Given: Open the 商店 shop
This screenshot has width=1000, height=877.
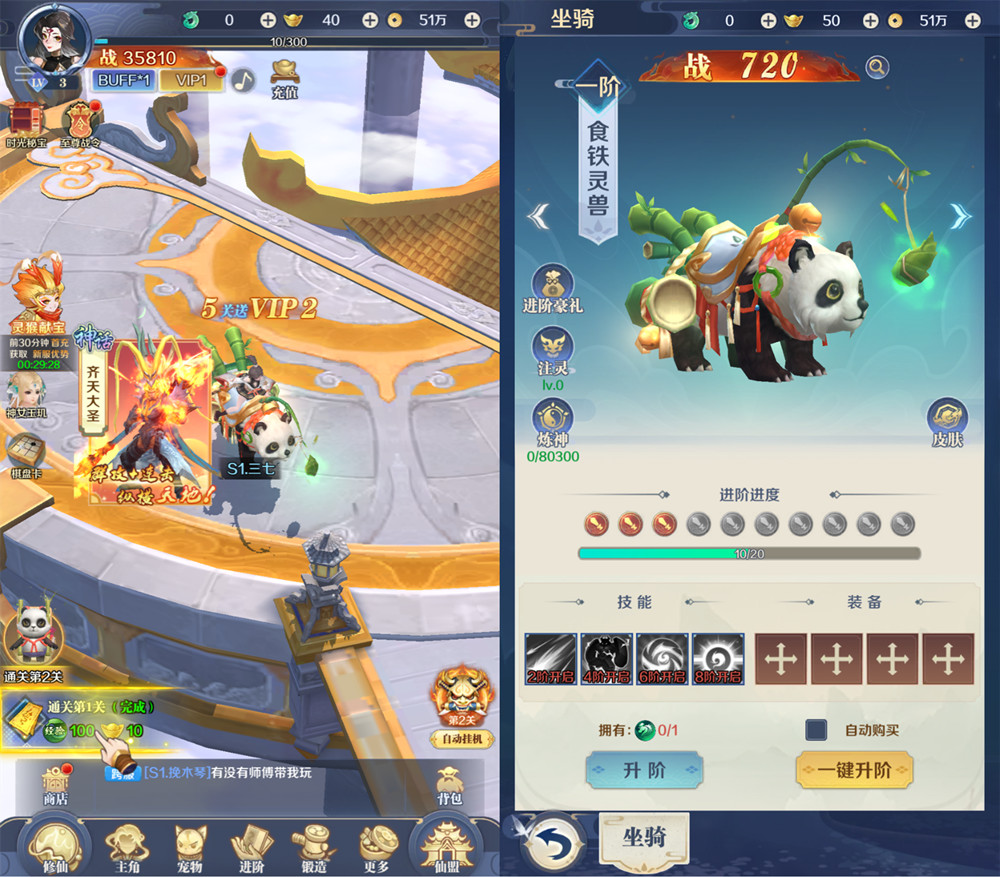Looking at the screenshot, I should pos(55,785).
